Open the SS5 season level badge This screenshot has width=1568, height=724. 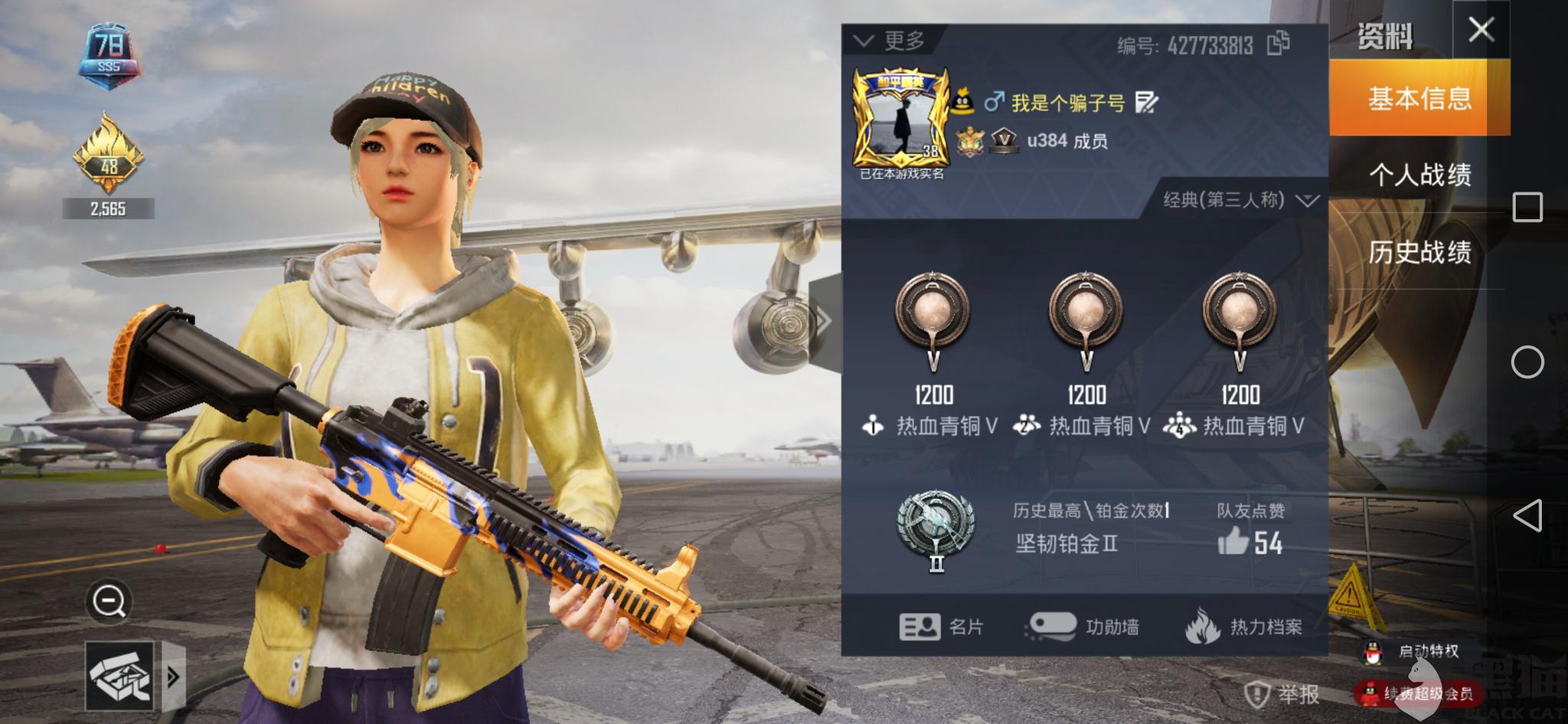click(109, 54)
